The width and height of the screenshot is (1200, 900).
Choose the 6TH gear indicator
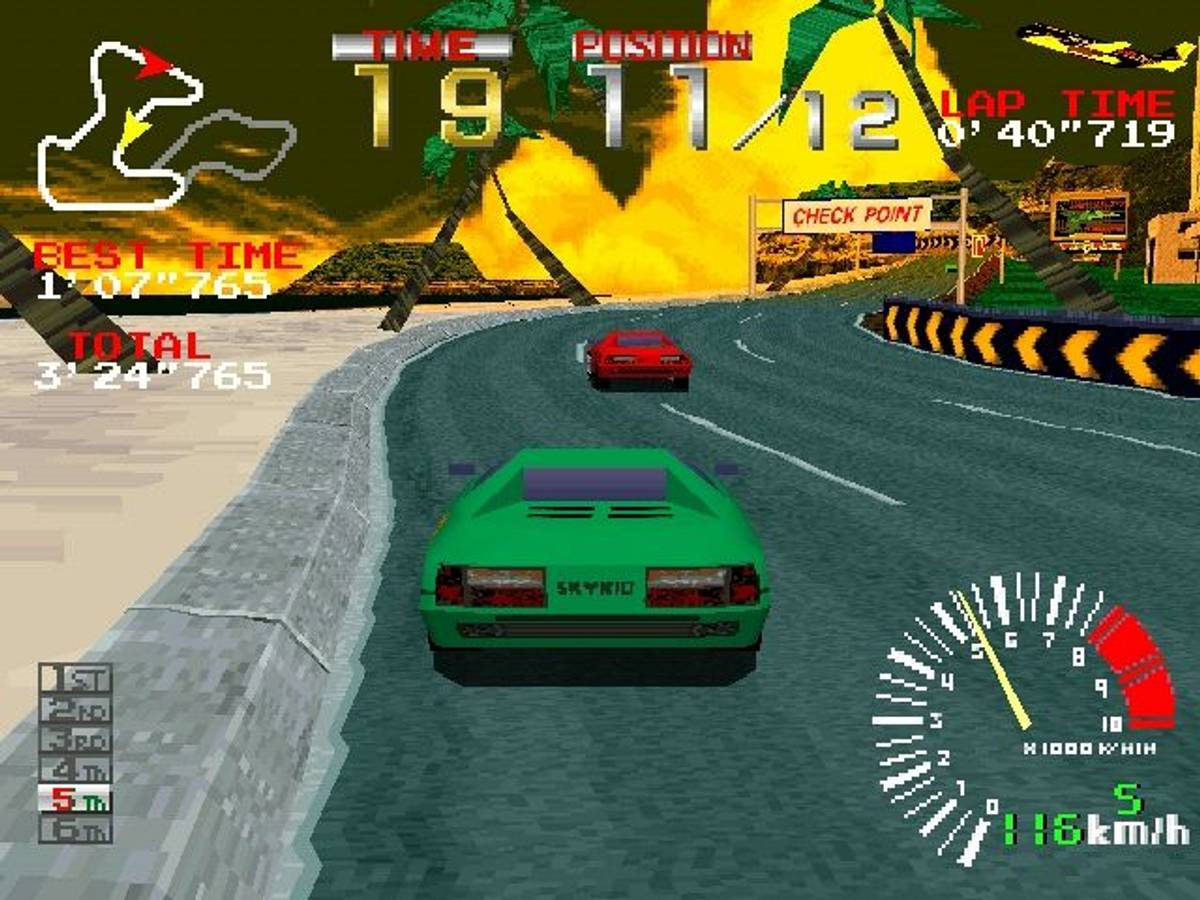click(x=75, y=829)
